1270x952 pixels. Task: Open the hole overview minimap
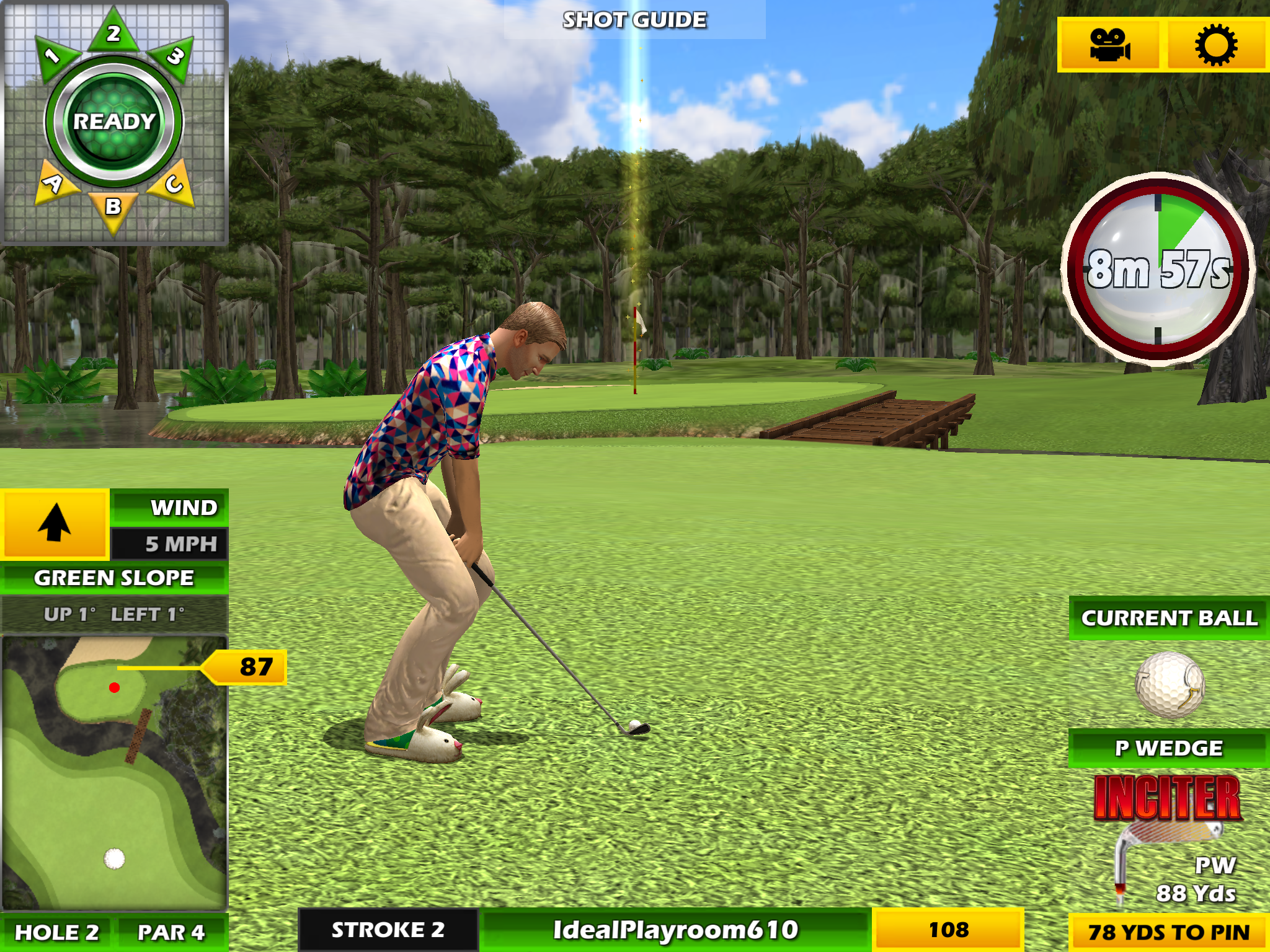[114, 772]
